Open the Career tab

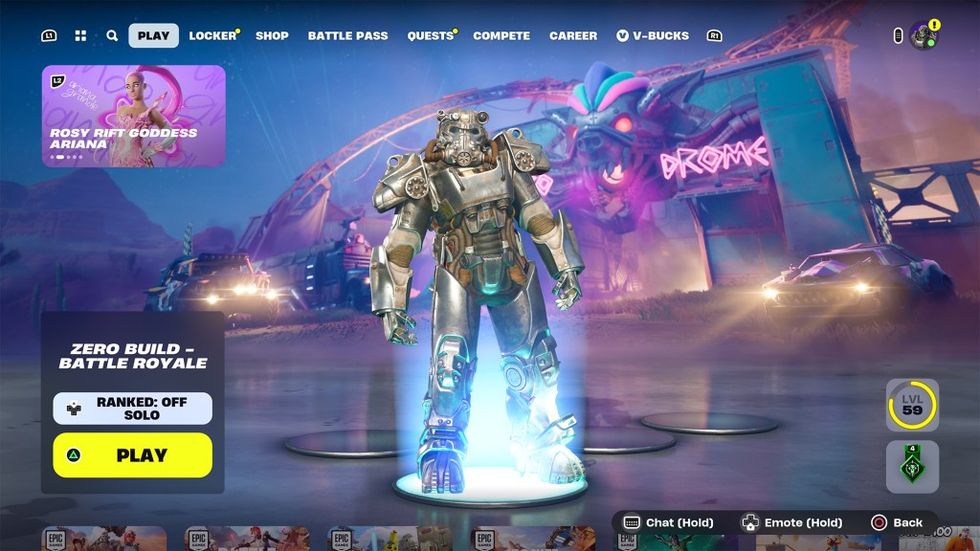pos(573,36)
